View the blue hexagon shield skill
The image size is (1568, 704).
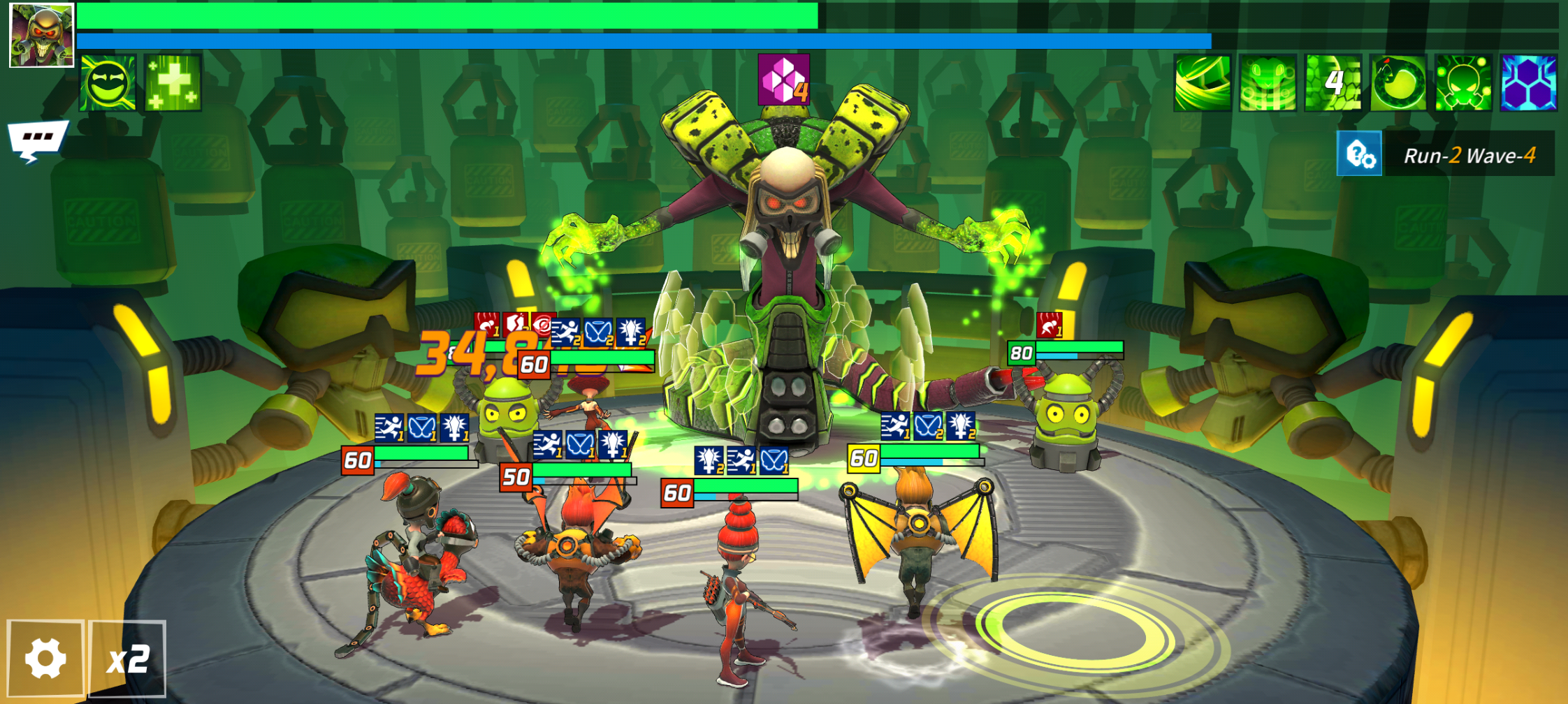coord(1528,83)
